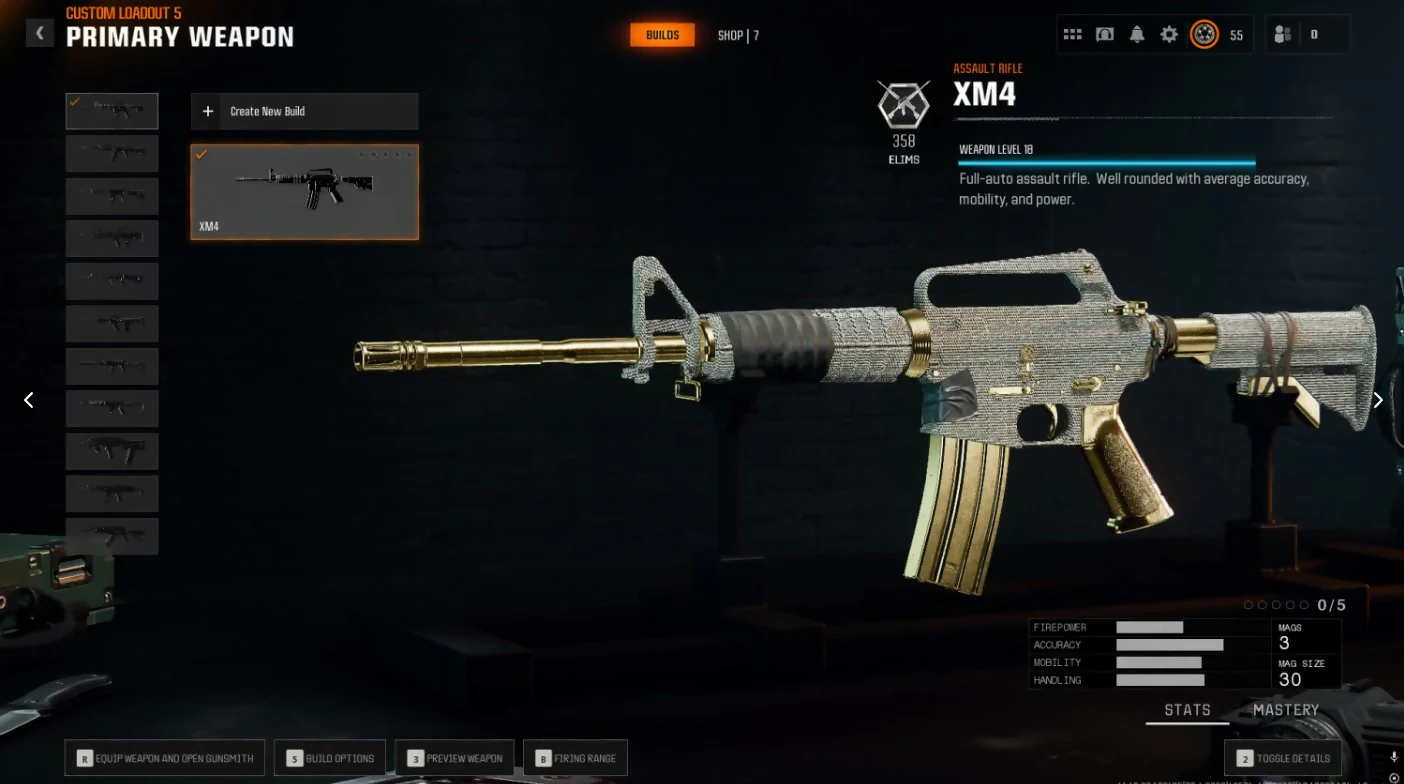The height and width of the screenshot is (784, 1404).
Task: Equip weapon and open Gunsmith
Action: [165, 758]
